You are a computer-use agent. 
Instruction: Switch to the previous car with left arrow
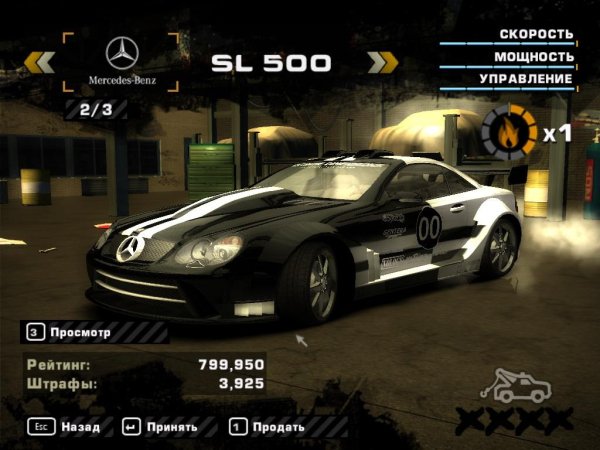click(x=40, y=63)
